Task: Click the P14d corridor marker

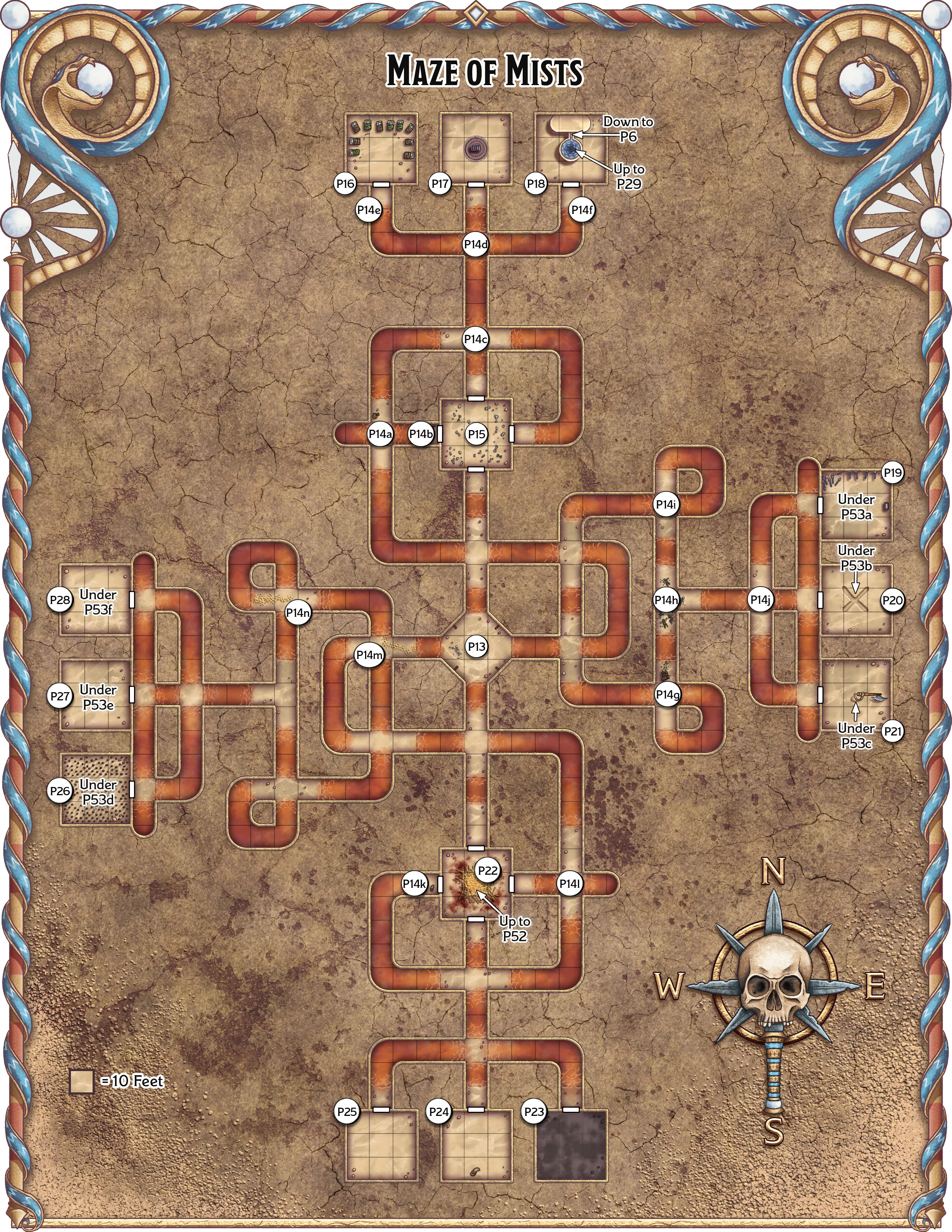Action: (475, 245)
